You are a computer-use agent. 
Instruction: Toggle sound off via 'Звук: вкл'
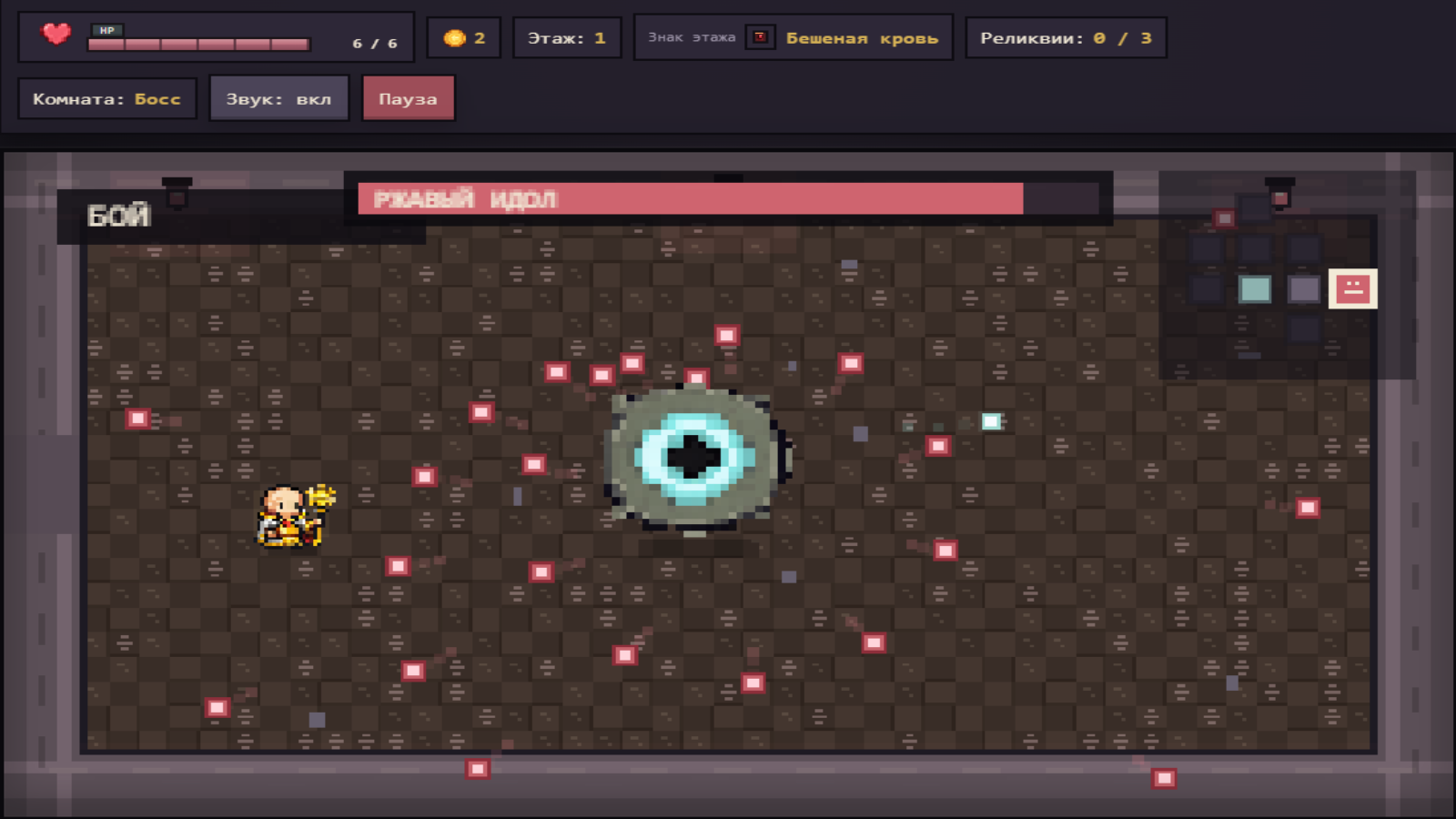tap(278, 98)
